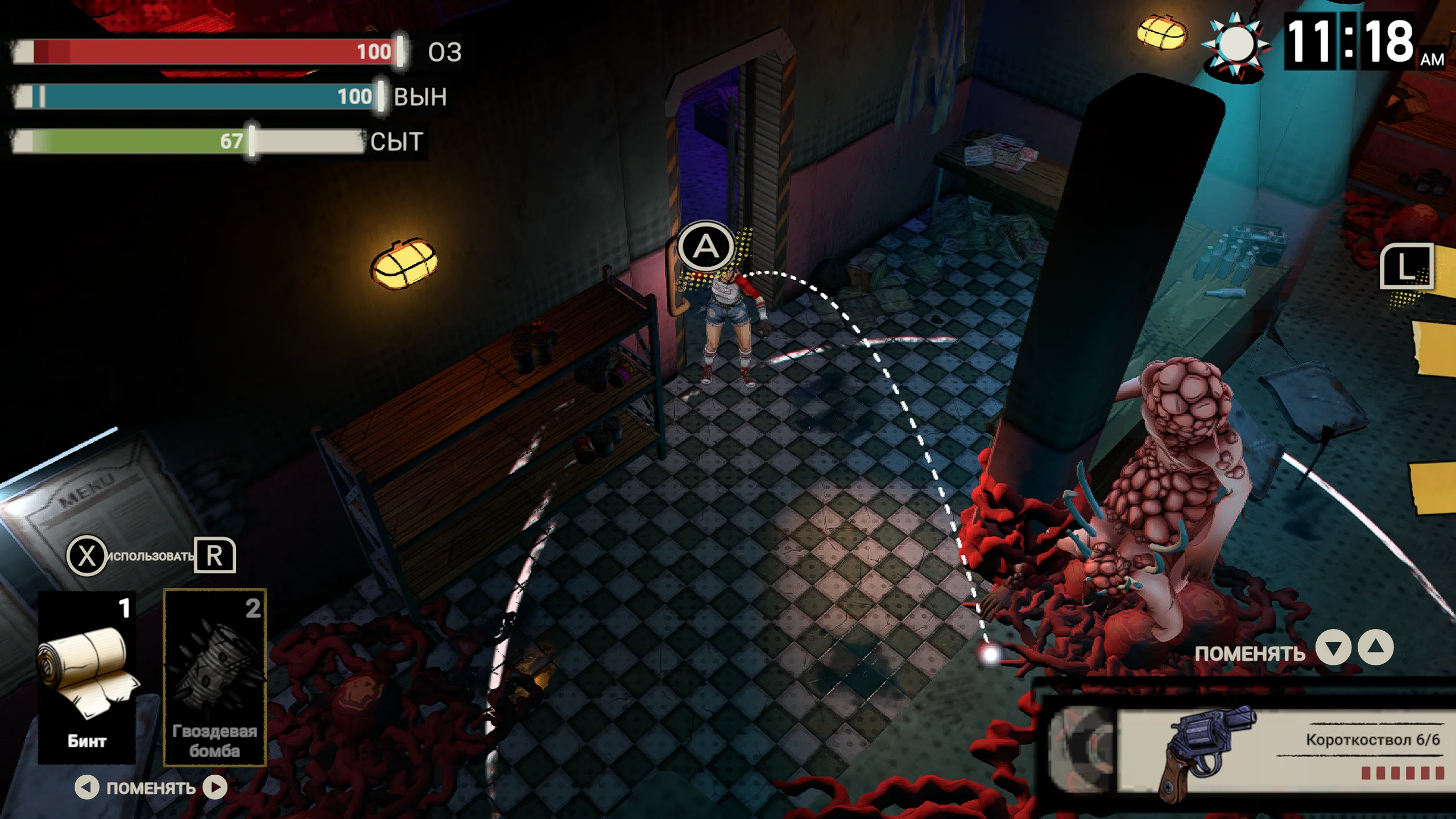Image resolution: width=1456 pixels, height=819 pixels.
Task: Select the Бинт bandage item slot
Action: tap(87, 677)
